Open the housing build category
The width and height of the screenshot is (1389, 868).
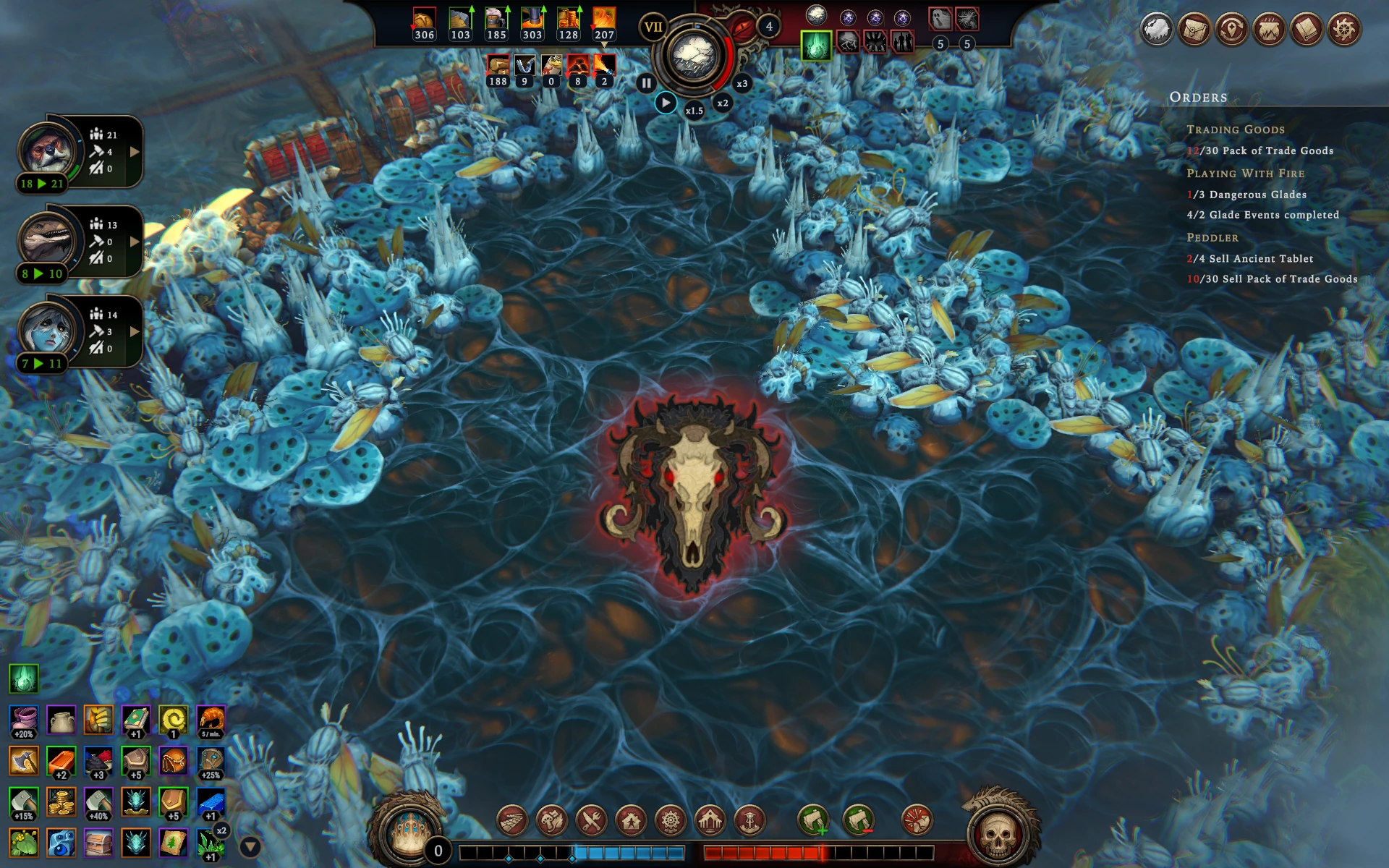coord(631,821)
